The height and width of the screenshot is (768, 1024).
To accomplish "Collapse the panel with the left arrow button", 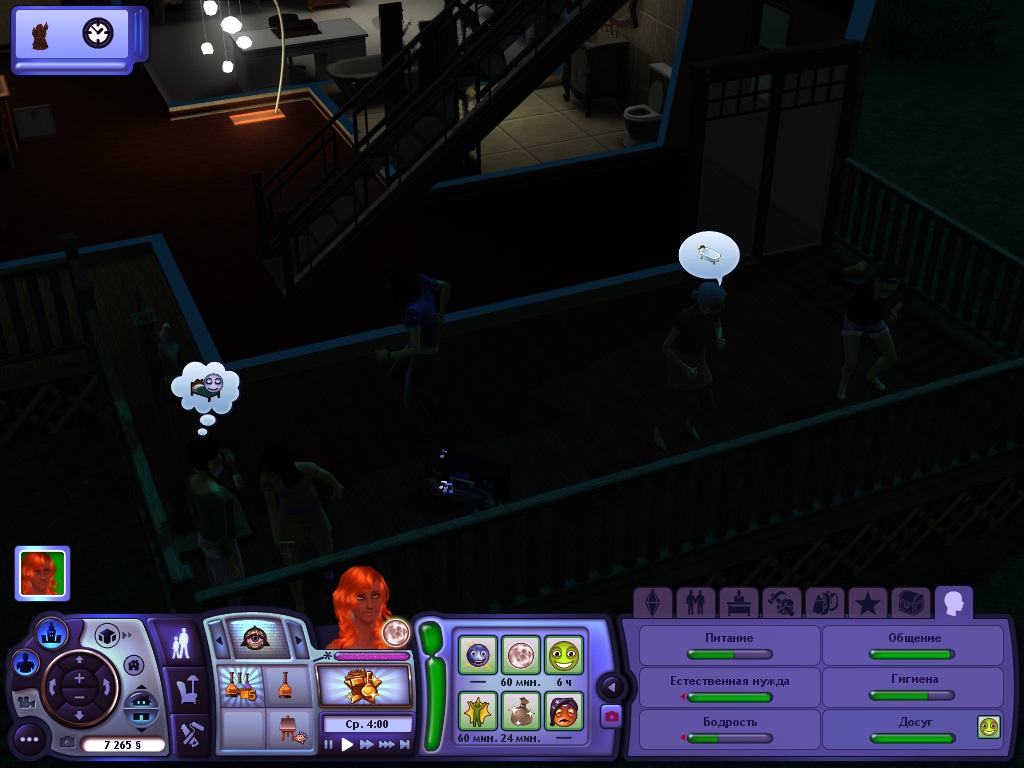I will tap(611, 687).
